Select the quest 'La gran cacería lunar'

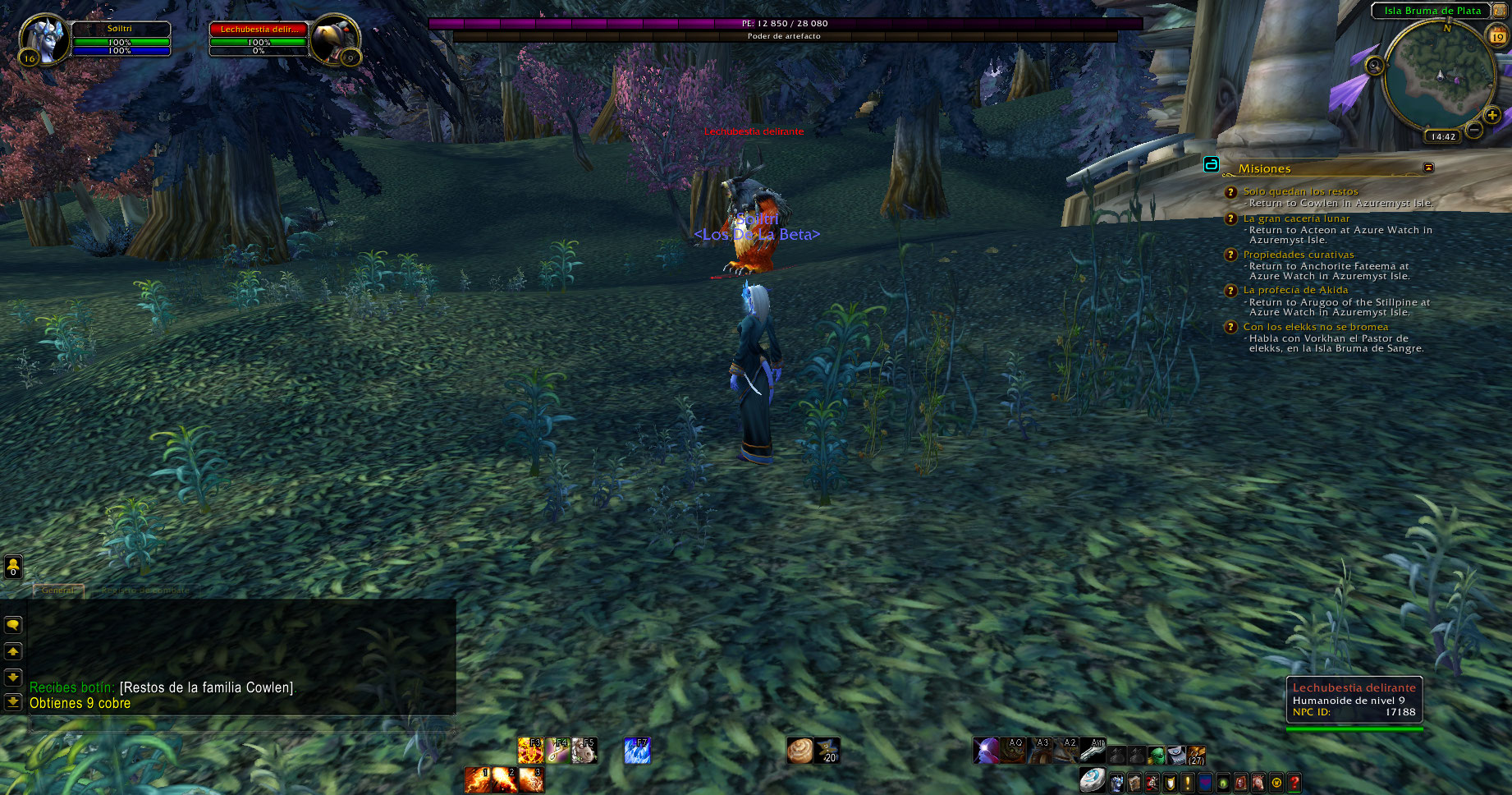[1296, 218]
